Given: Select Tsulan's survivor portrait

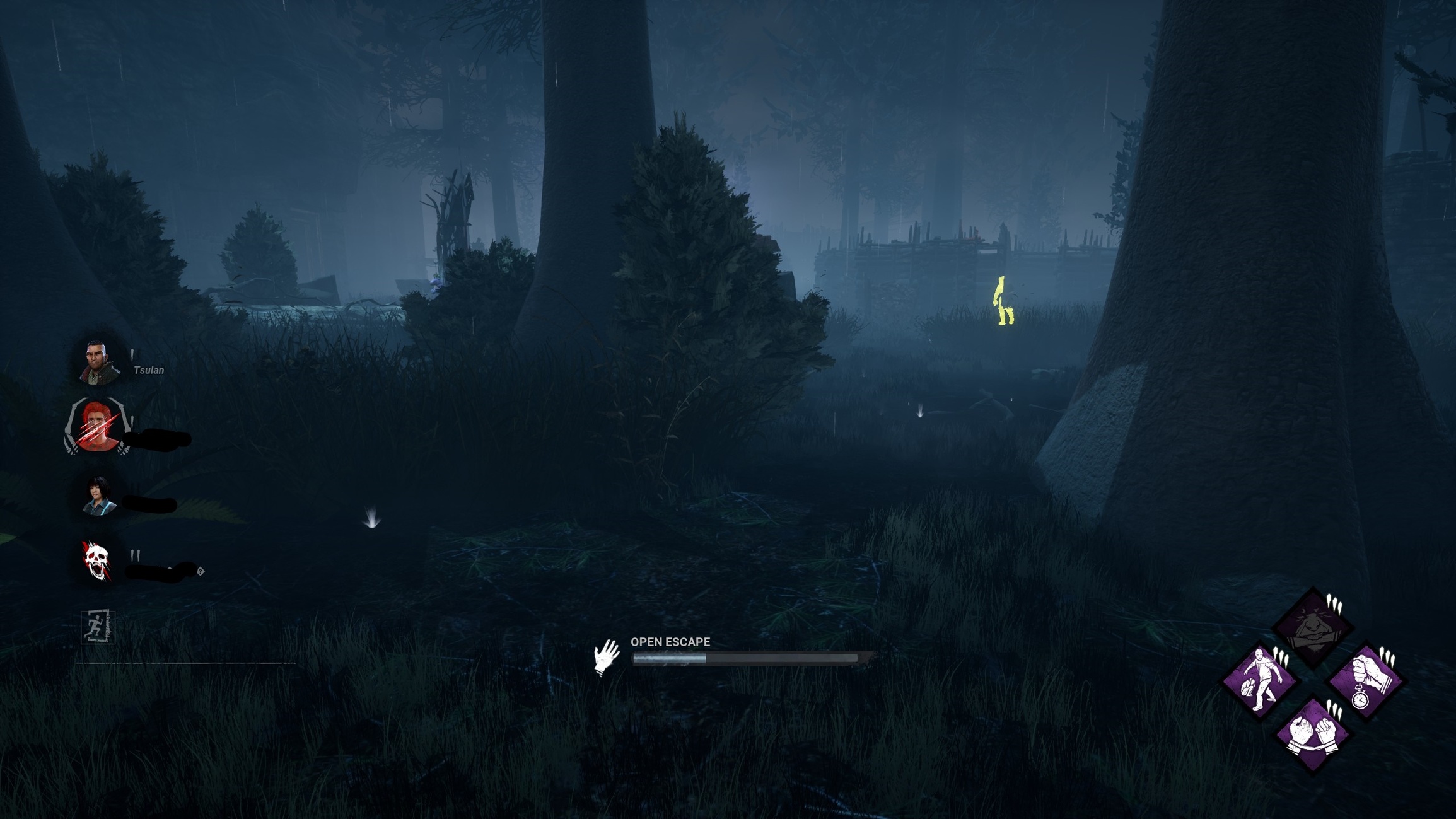Looking at the screenshot, I should click(98, 363).
